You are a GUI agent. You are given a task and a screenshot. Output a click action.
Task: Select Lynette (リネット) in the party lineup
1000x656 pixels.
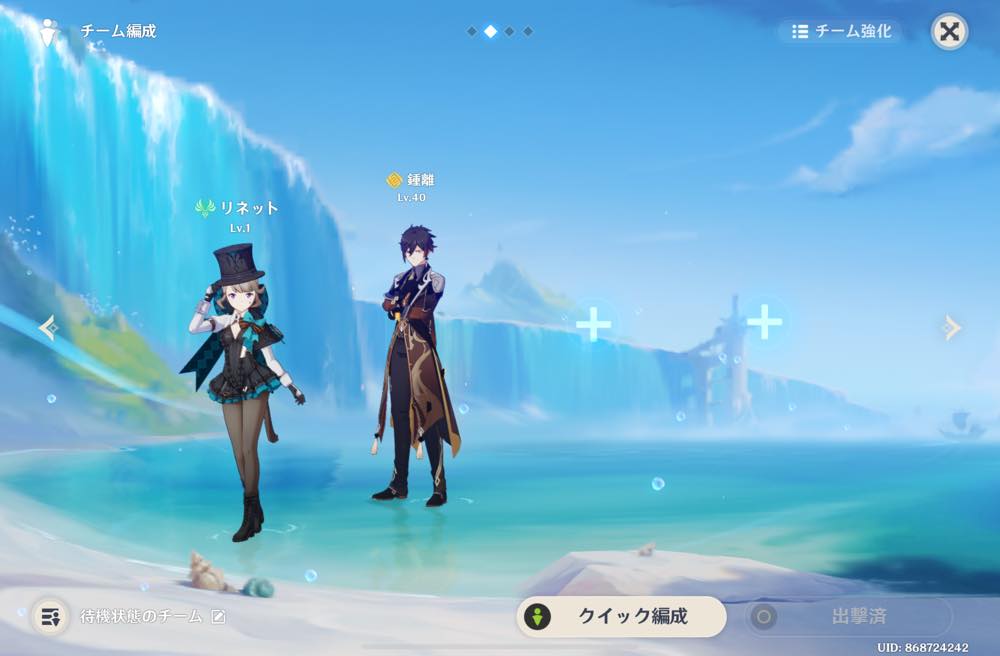pos(243,390)
